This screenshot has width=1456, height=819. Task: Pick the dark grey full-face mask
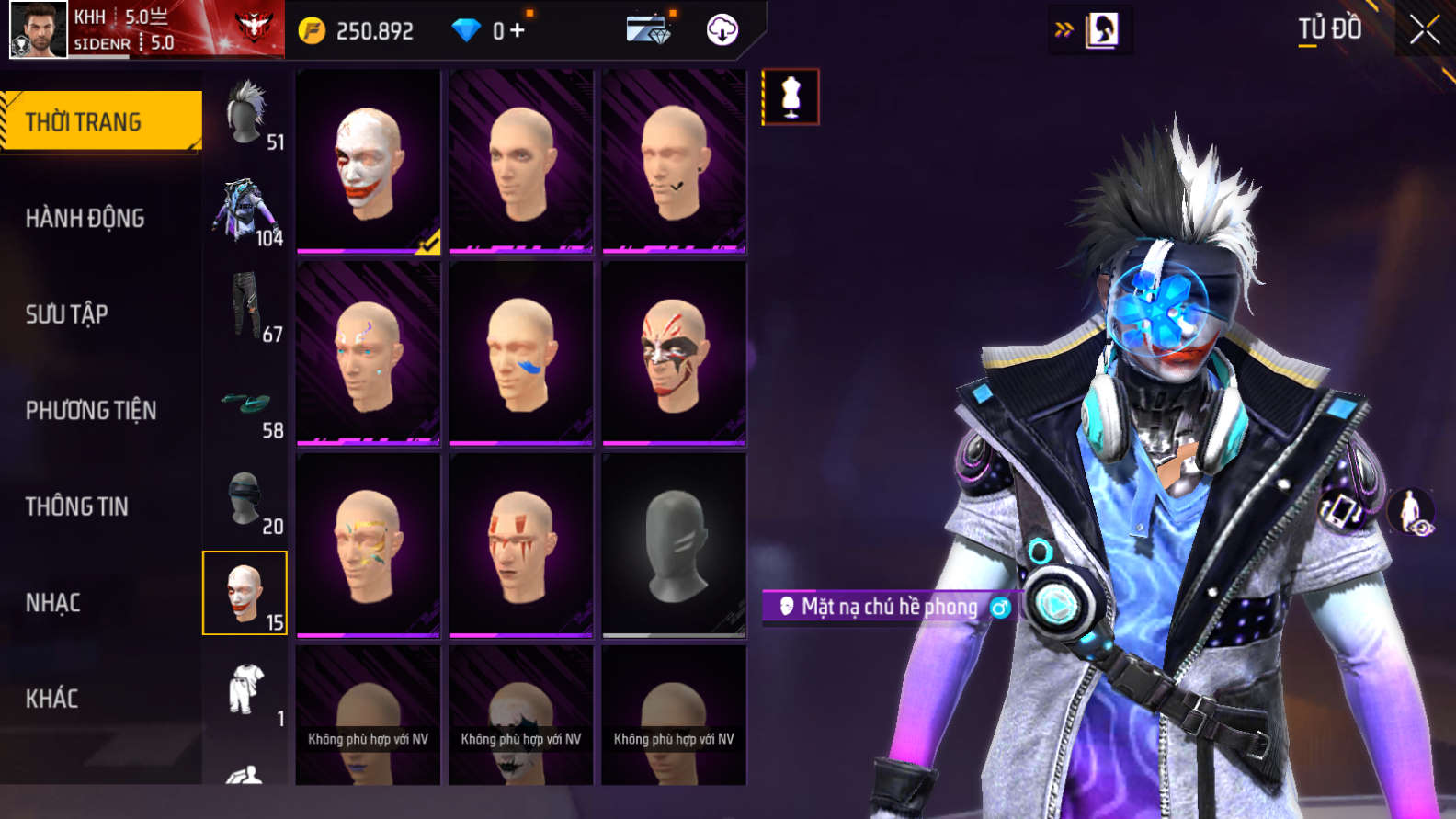pos(674,545)
